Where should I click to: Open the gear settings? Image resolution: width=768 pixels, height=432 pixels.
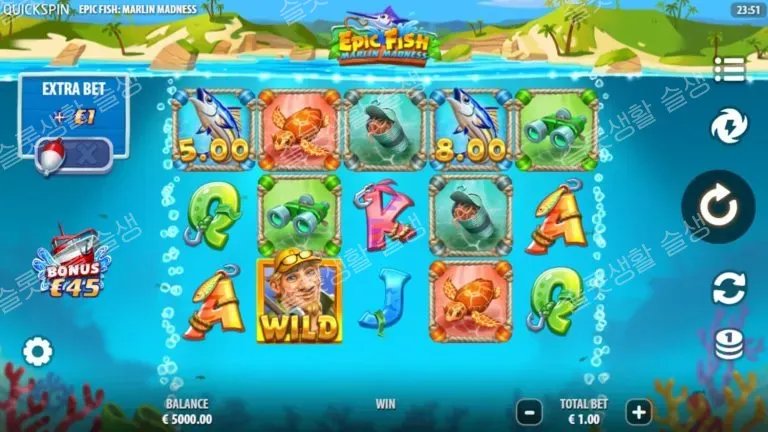(x=38, y=352)
